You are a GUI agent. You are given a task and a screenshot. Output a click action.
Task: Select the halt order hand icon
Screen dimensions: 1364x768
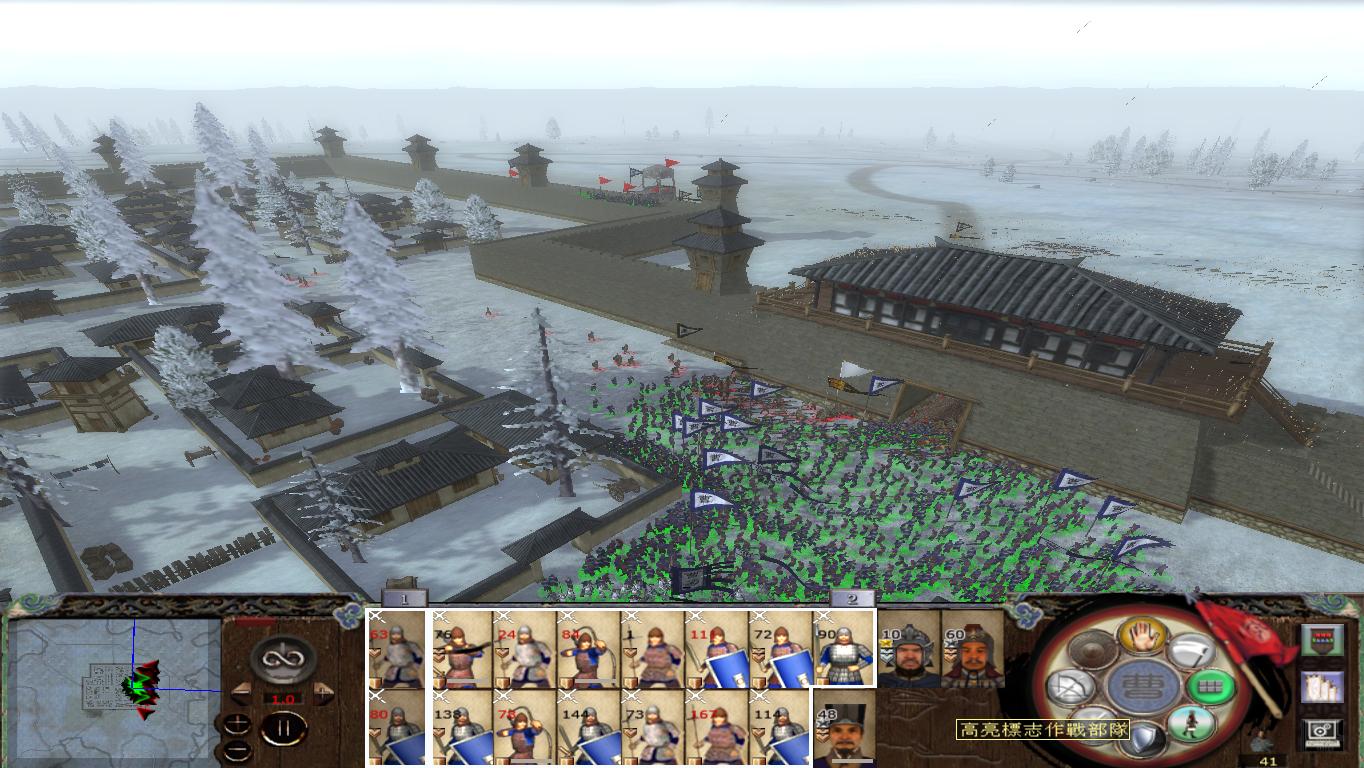tap(1143, 637)
